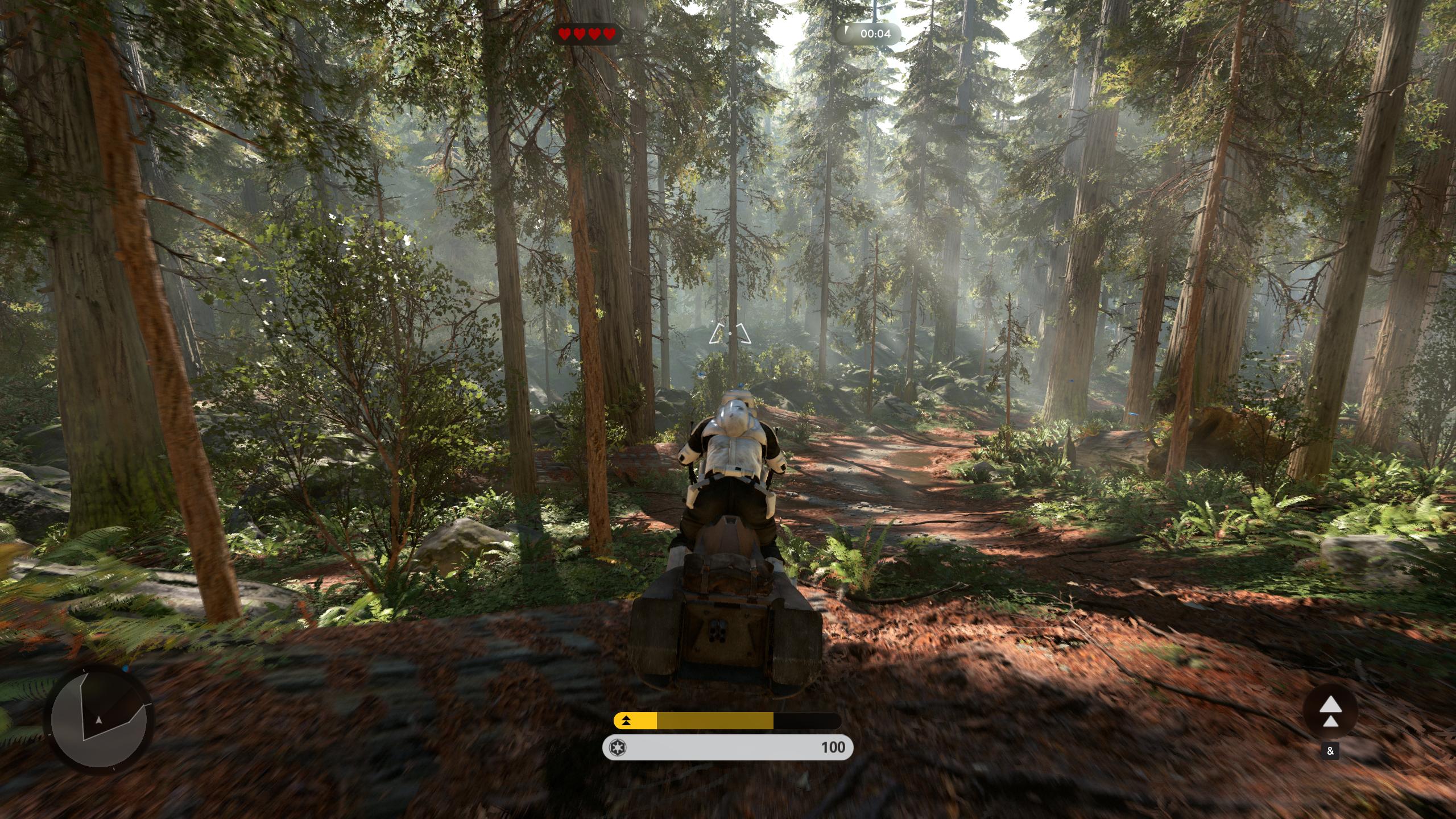Click the second red heart icon
The height and width of the screenshot is (819, 1456).
(x=578, y=34)
